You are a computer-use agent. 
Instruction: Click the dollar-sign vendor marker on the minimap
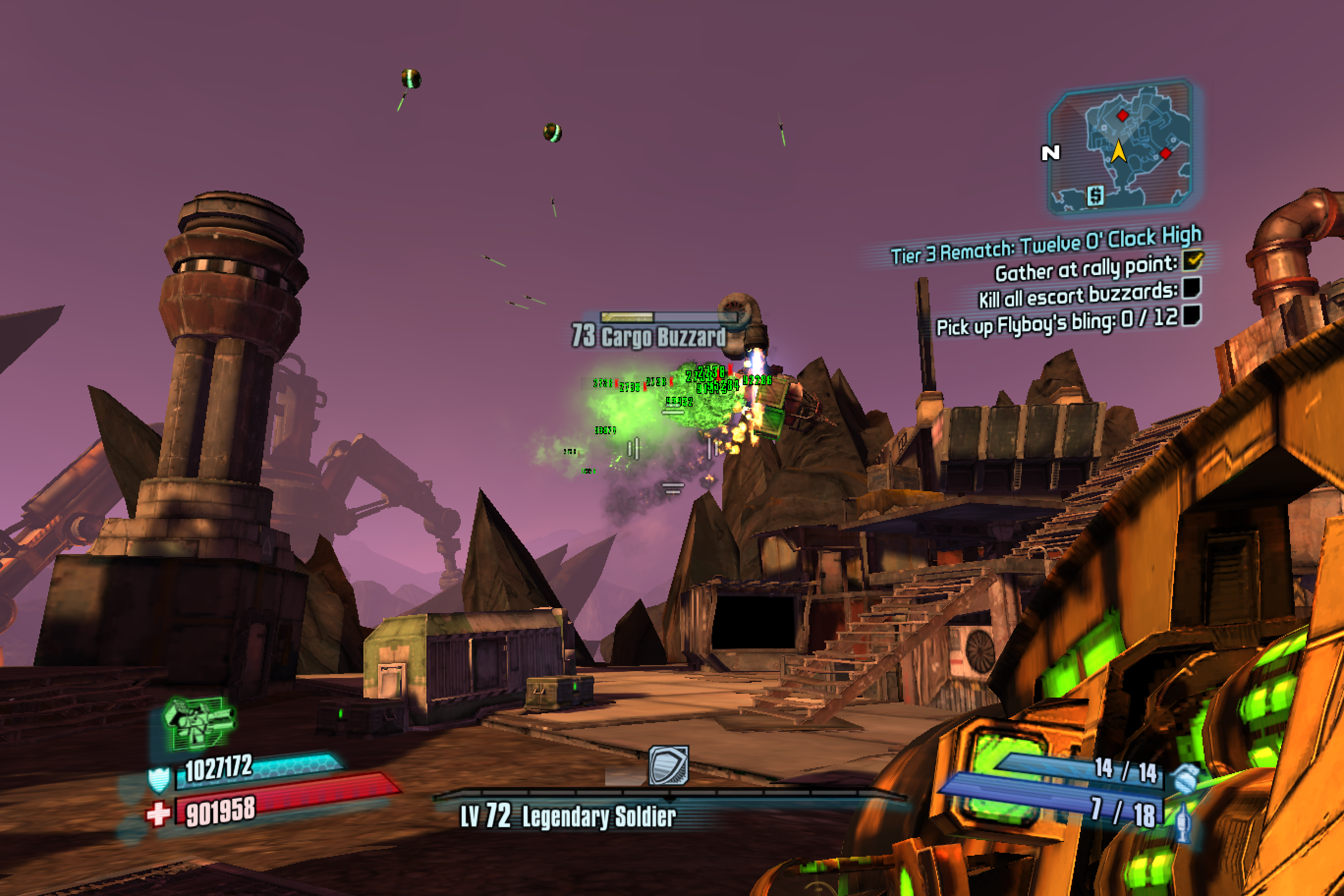point(1095,196)
